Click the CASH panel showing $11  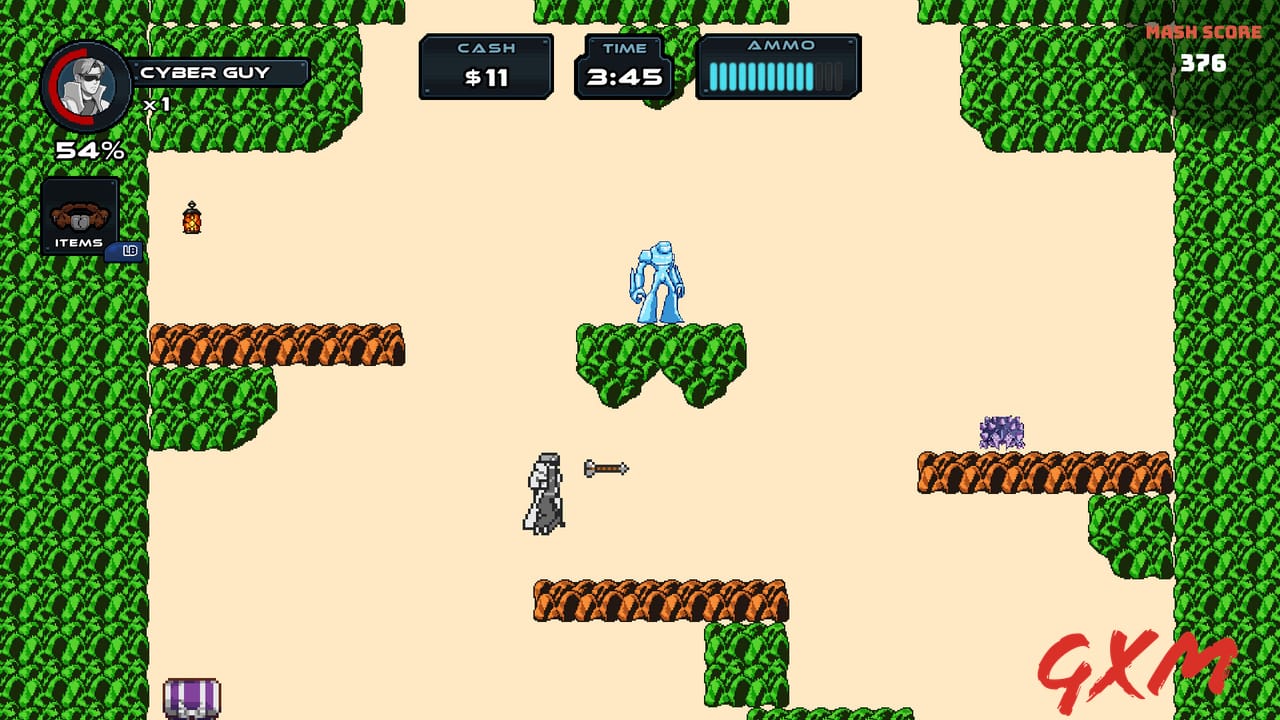tap(486, 66)
